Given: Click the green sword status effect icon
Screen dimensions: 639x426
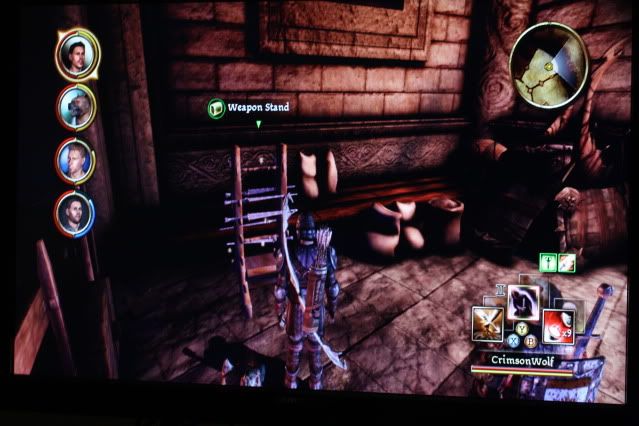Looking at the screenshot, I should tap(548, 263).
